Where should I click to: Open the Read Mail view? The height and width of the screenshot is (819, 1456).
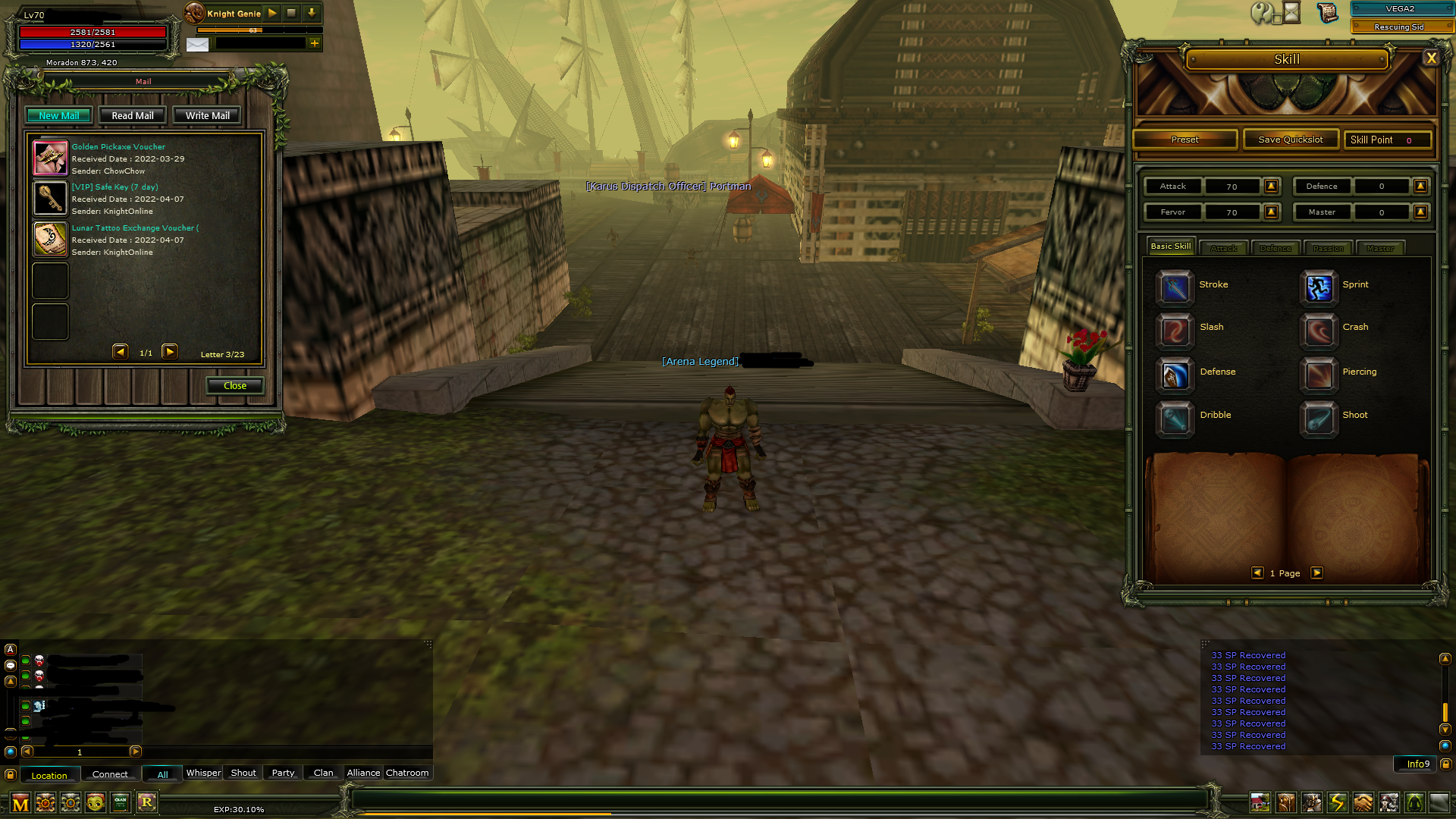point(132,115)
